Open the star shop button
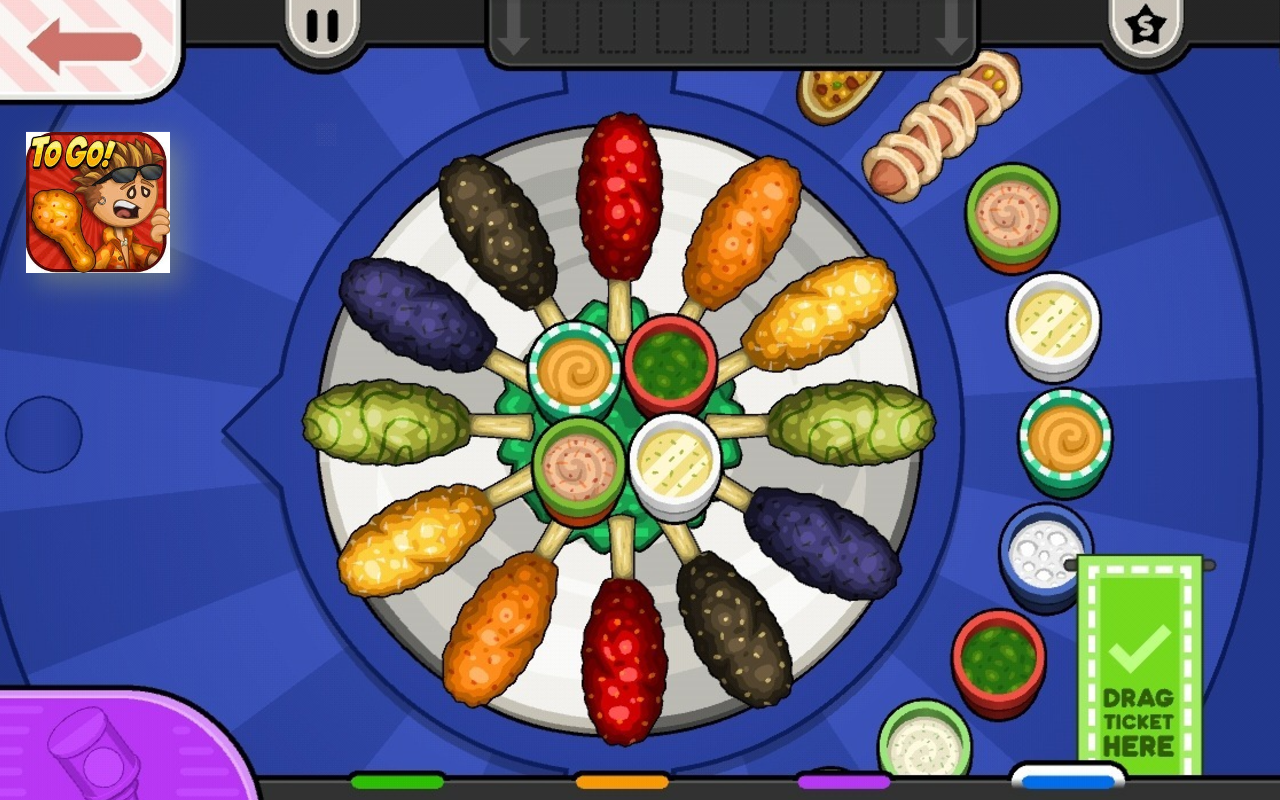1280x800 pixels. point(1145,26)
